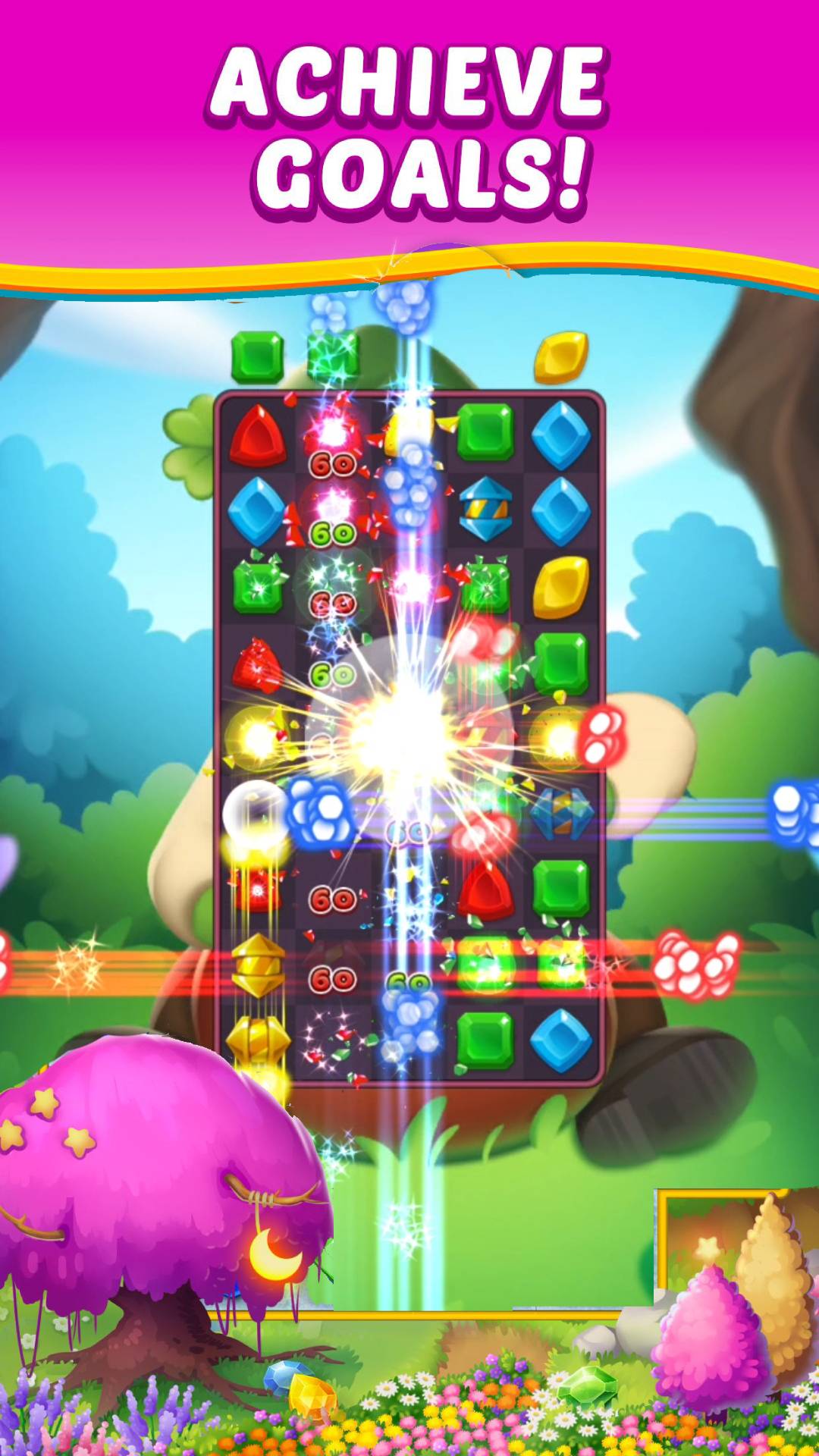The image size is (819, 1456).
Task: Tap the blue diamond in the board's bottom-right corner
Action: click(x=561, y=1040)
